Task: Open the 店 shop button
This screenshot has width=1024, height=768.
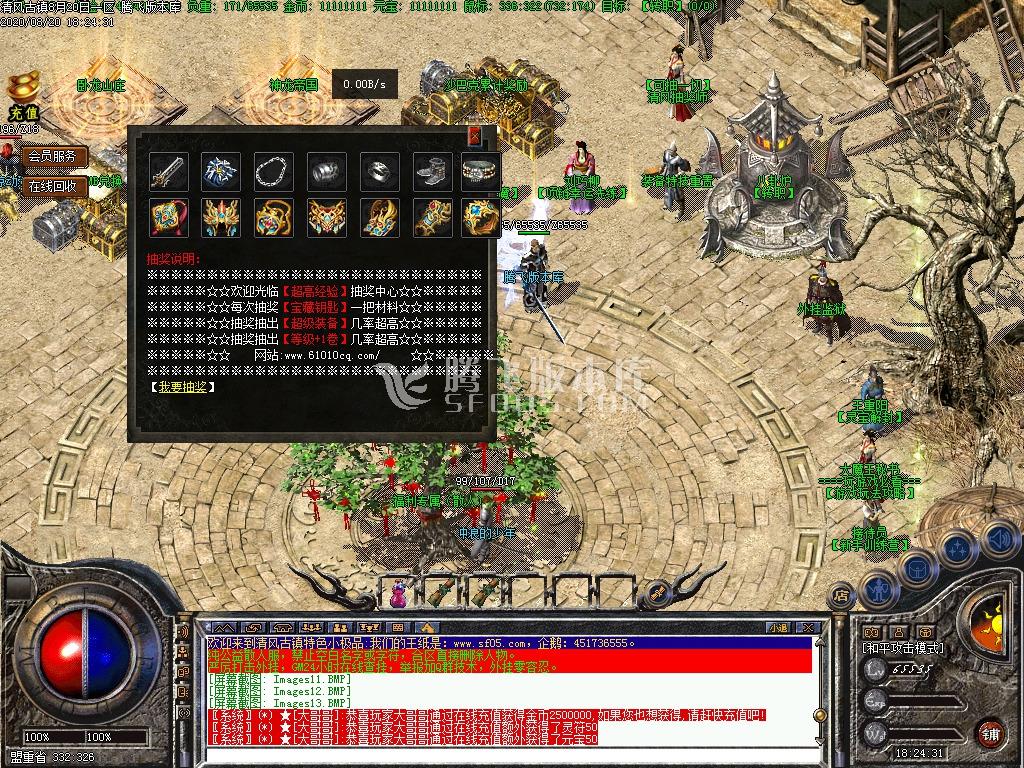Action: pos(842,596)
